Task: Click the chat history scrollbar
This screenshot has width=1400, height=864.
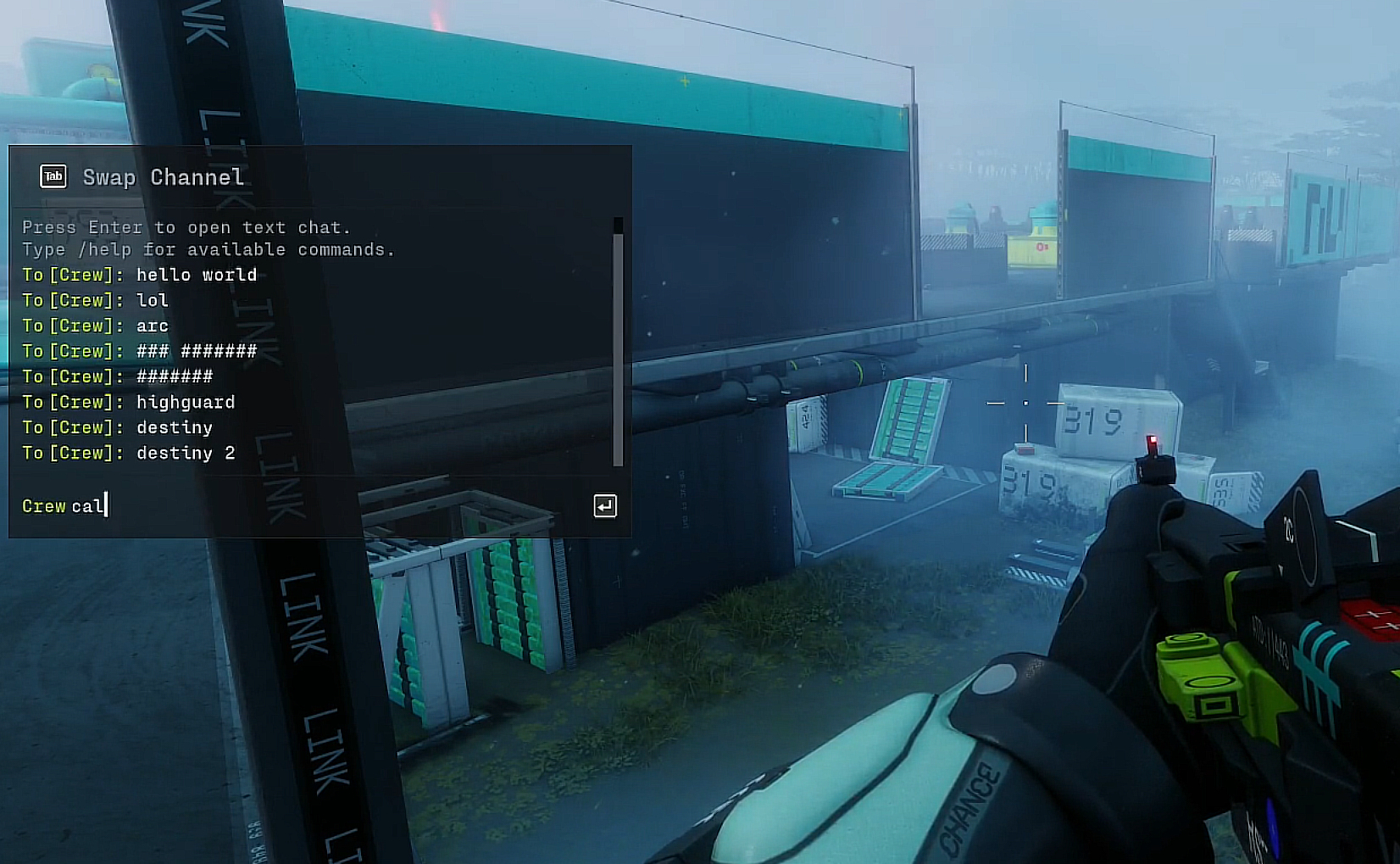Action: point(618,348)
